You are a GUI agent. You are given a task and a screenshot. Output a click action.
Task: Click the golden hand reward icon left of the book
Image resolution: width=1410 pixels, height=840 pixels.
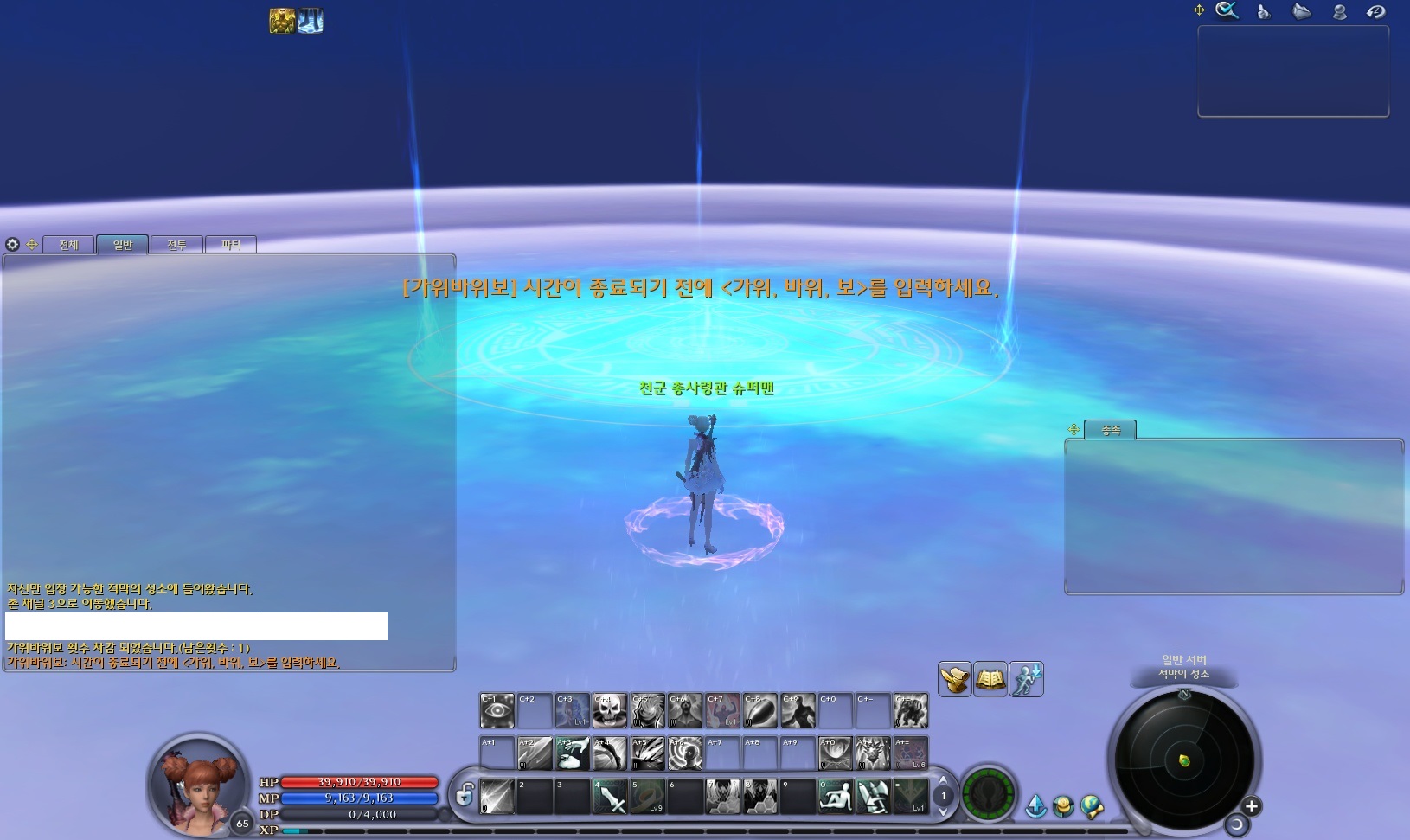pyautogui.click(x=954, y=679)
